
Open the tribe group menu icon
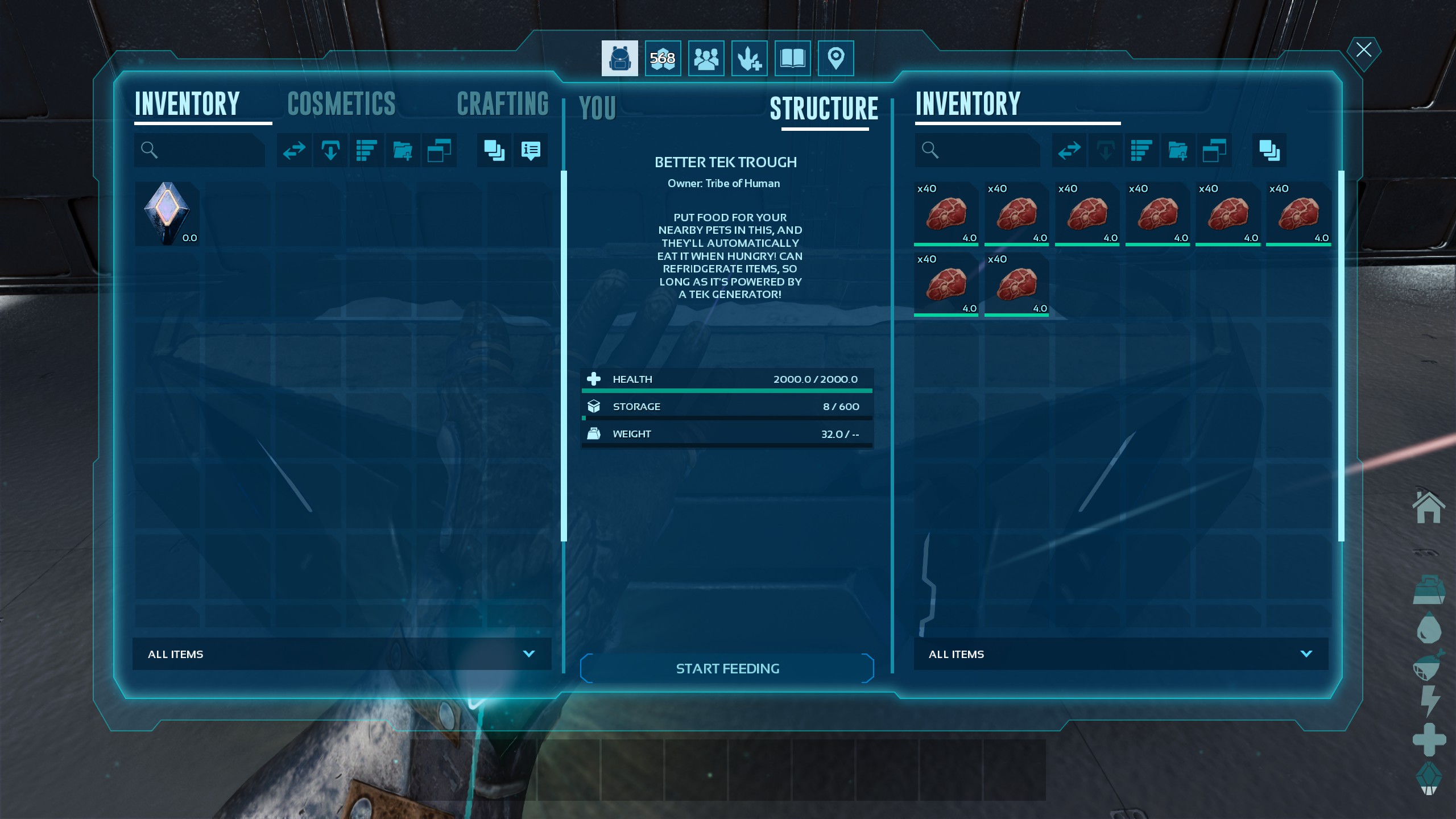[x=706, y=58]
